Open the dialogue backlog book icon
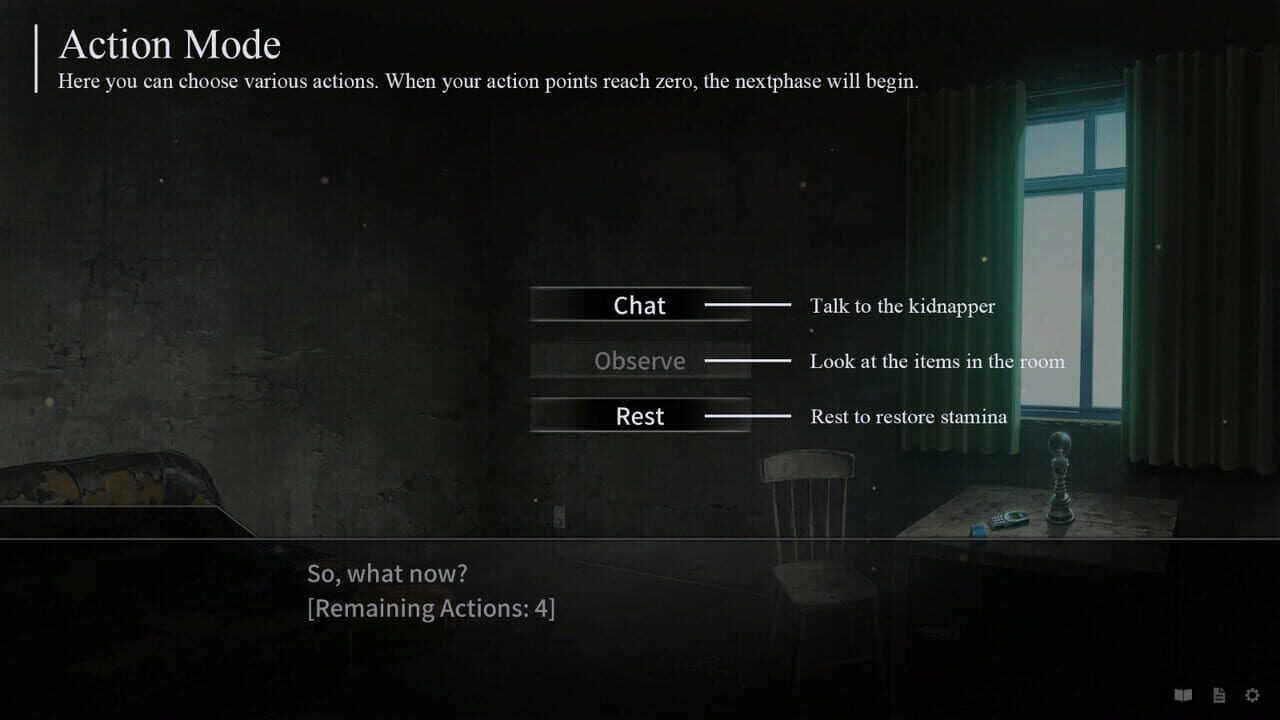This screenshot has width=1280, height=720. point(1183,694)
